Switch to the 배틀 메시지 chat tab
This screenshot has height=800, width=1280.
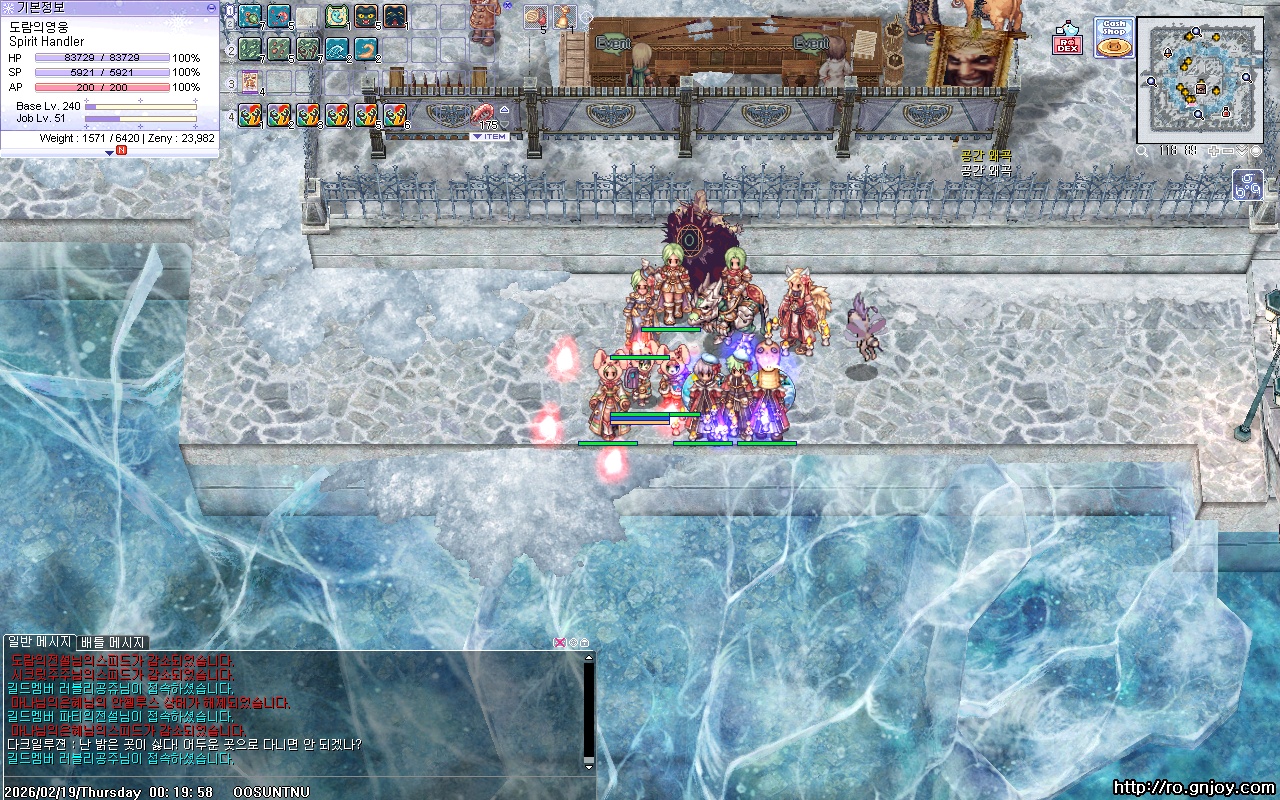(x=113, y=642)
